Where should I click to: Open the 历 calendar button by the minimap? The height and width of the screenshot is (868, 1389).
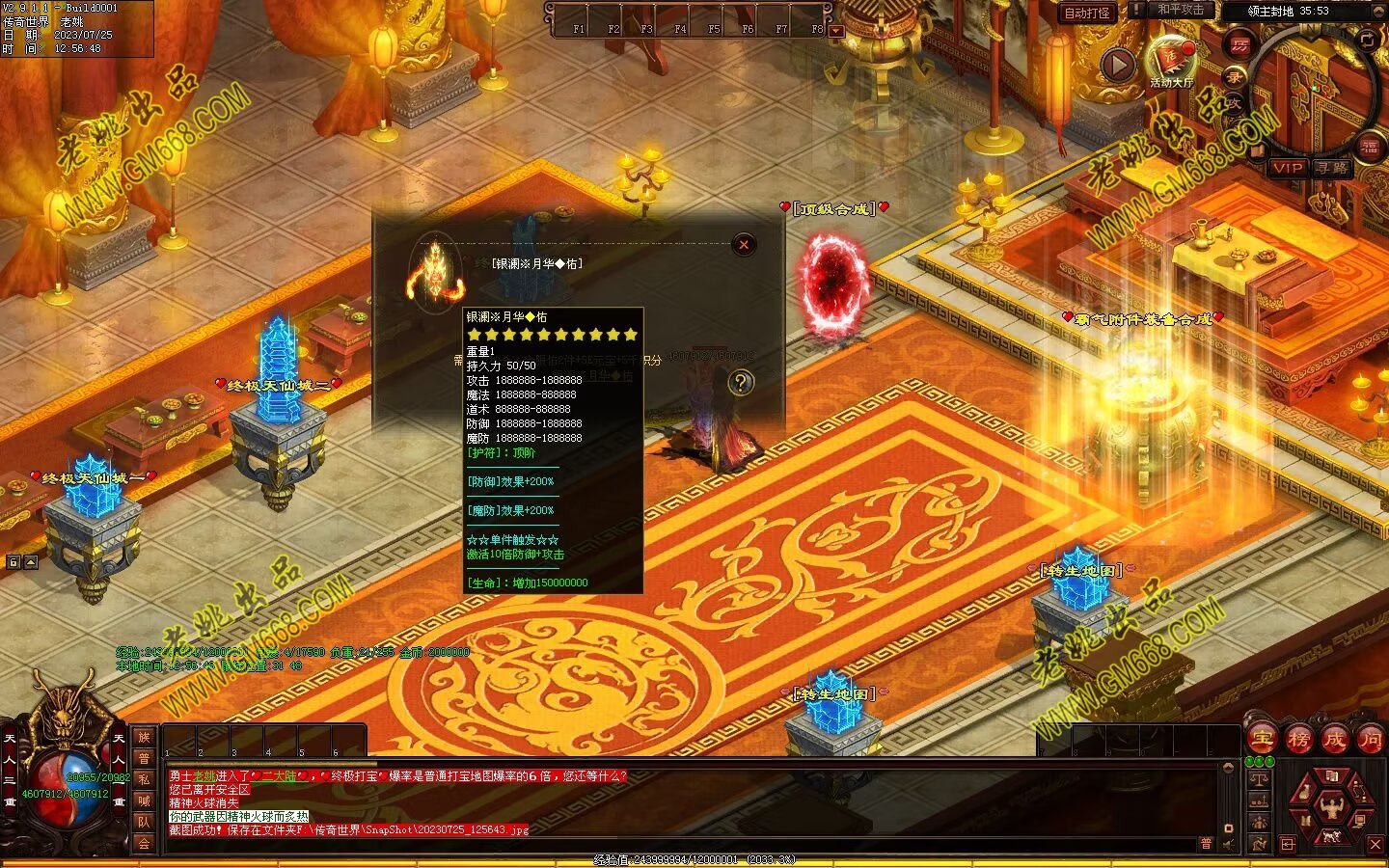click(1240, 44)
